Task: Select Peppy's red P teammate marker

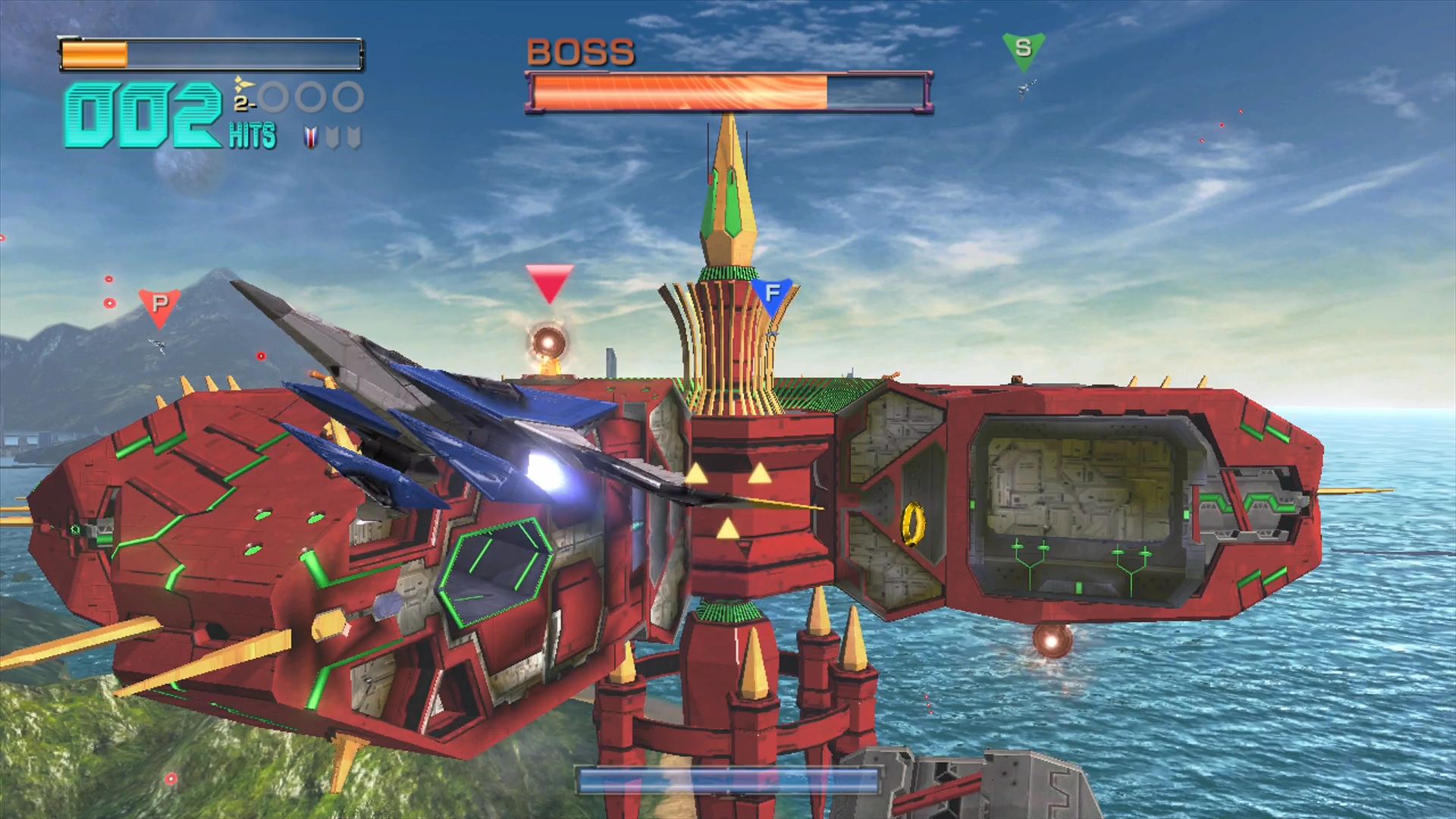Action: (x=159, y=305)
